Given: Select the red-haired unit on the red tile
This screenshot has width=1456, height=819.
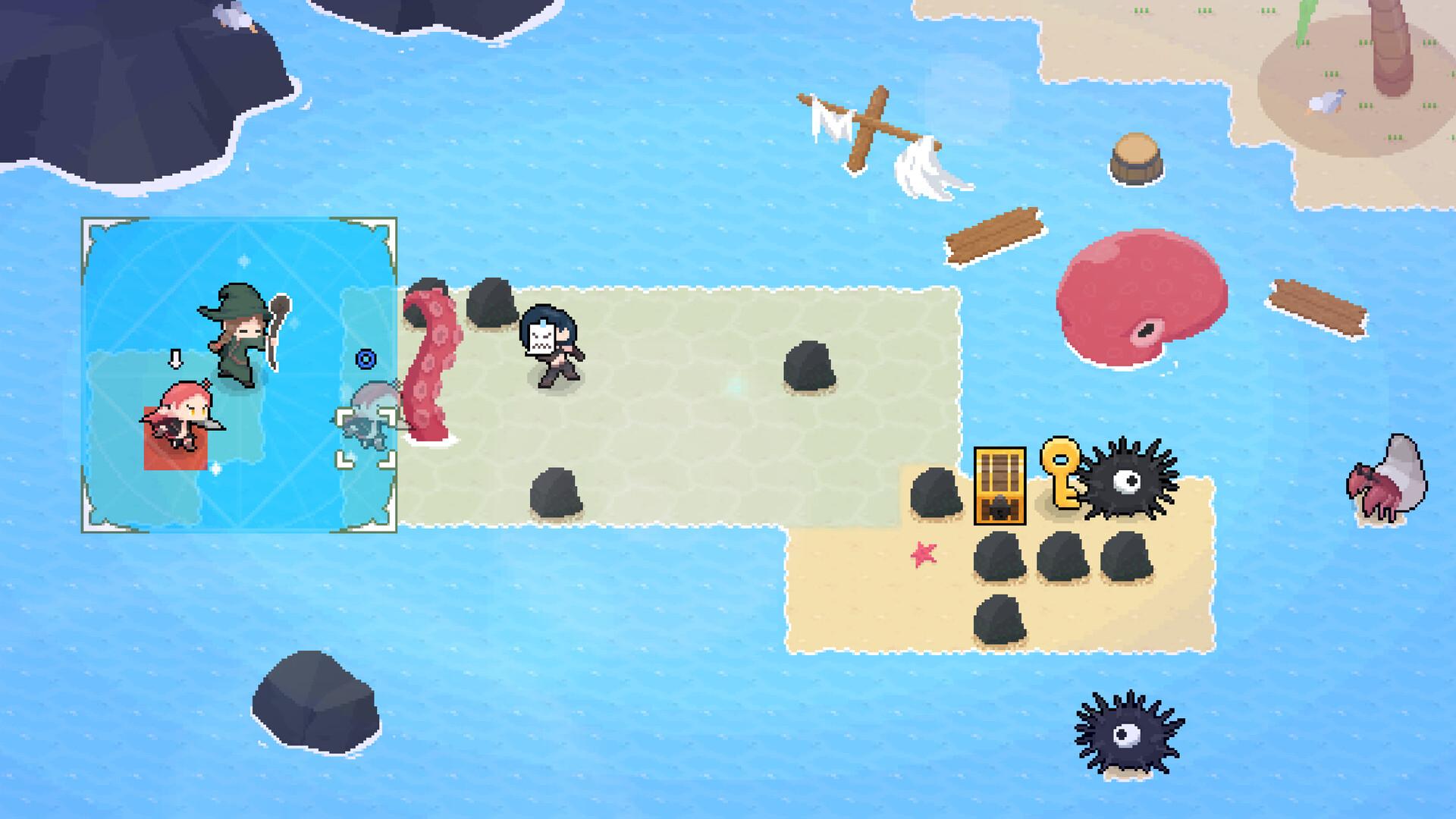Looking at the screenshot, I should (x=180, y=419).
